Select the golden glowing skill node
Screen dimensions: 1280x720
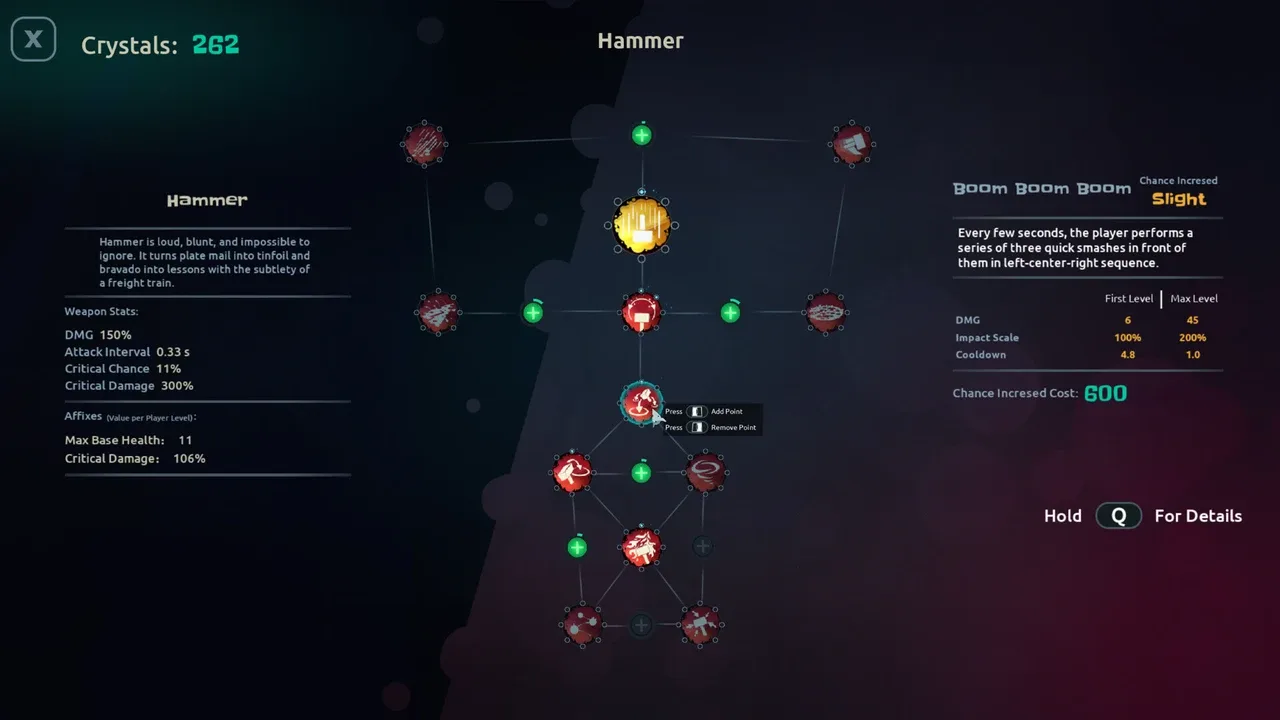coord(641,225)
